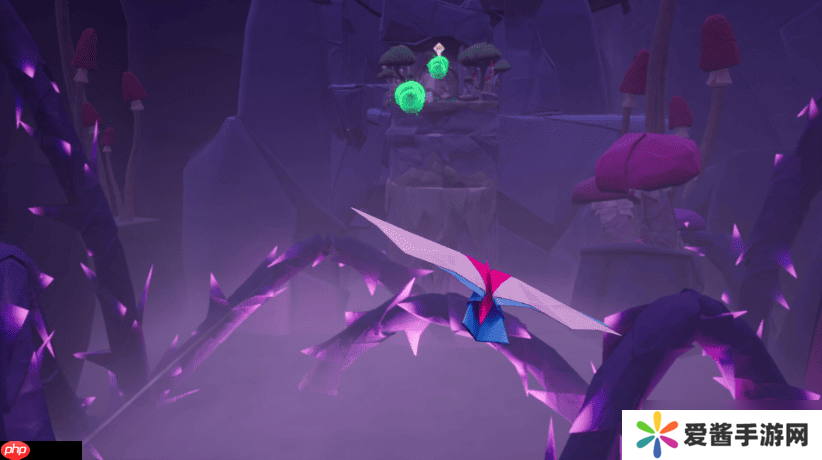Click the diamond objective waypoint marker
The width and height of the screenshot is (822, 460).
pos(438,48)
